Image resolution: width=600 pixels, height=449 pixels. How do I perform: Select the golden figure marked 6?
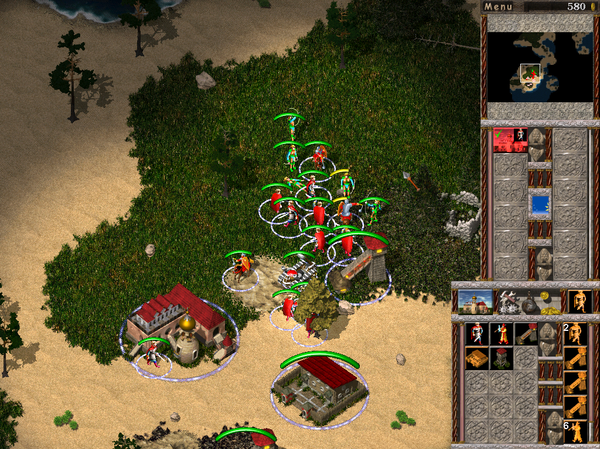coord(576,431)
